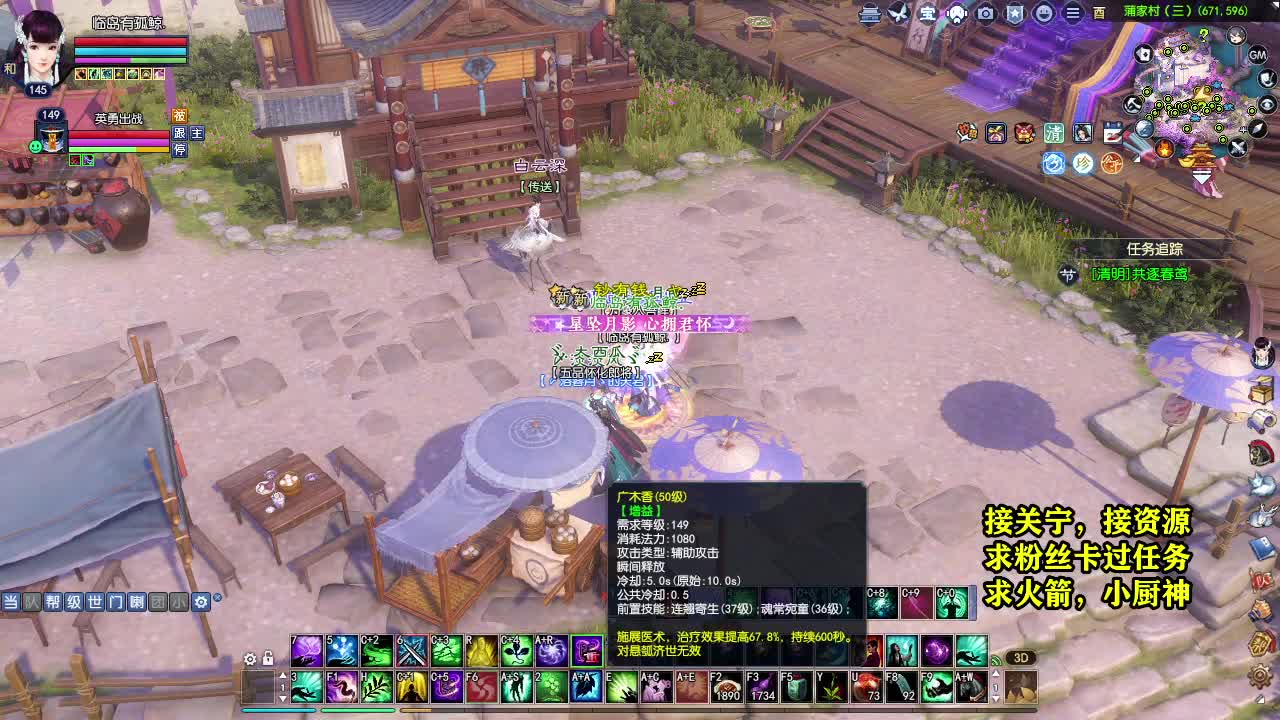
Task: Open the GM button beside the minimap
Action: [1258, 55]
